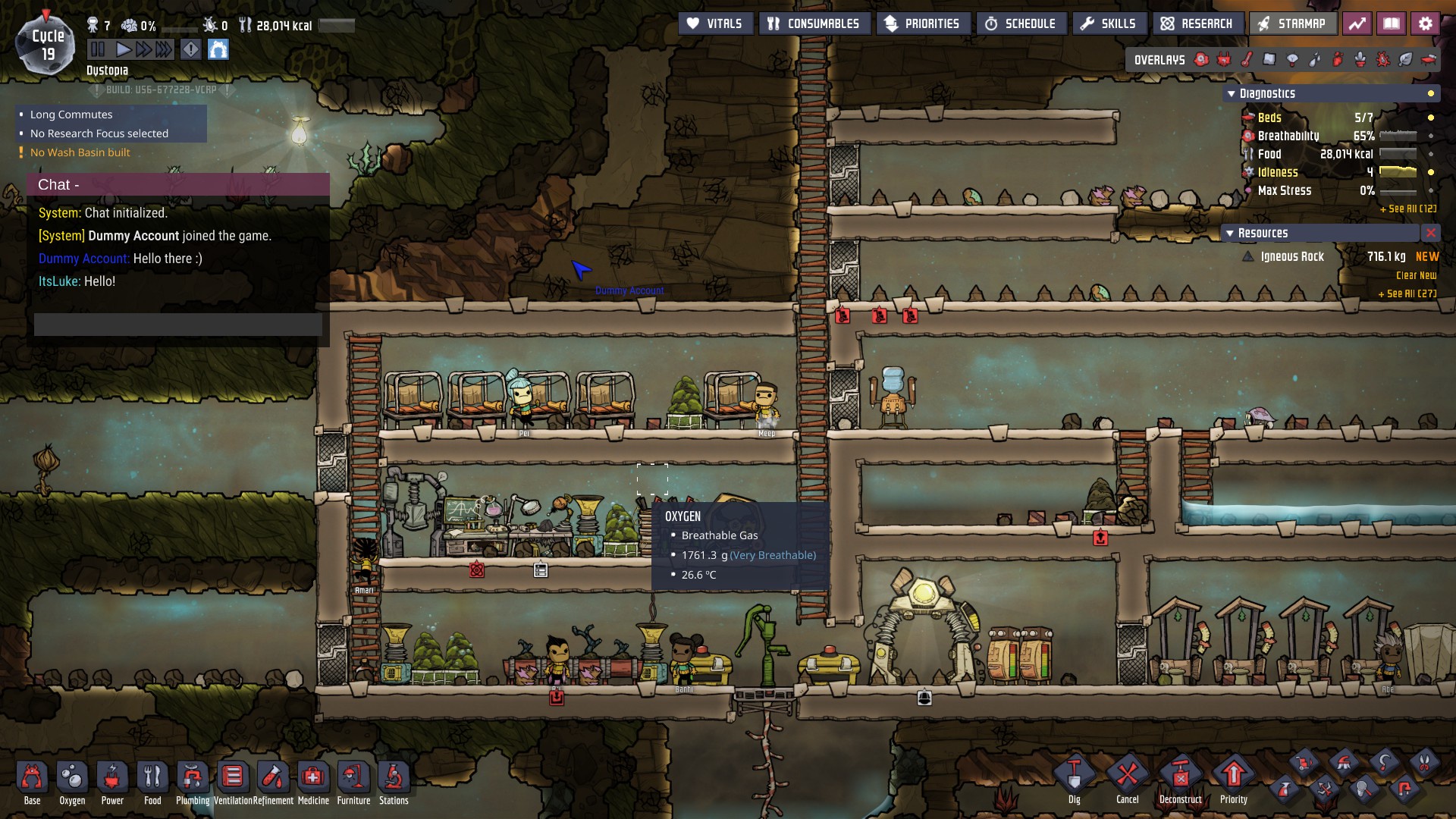
Task: Open the gear options menu
Action: pyautogui.click(x=1425, y=24)
